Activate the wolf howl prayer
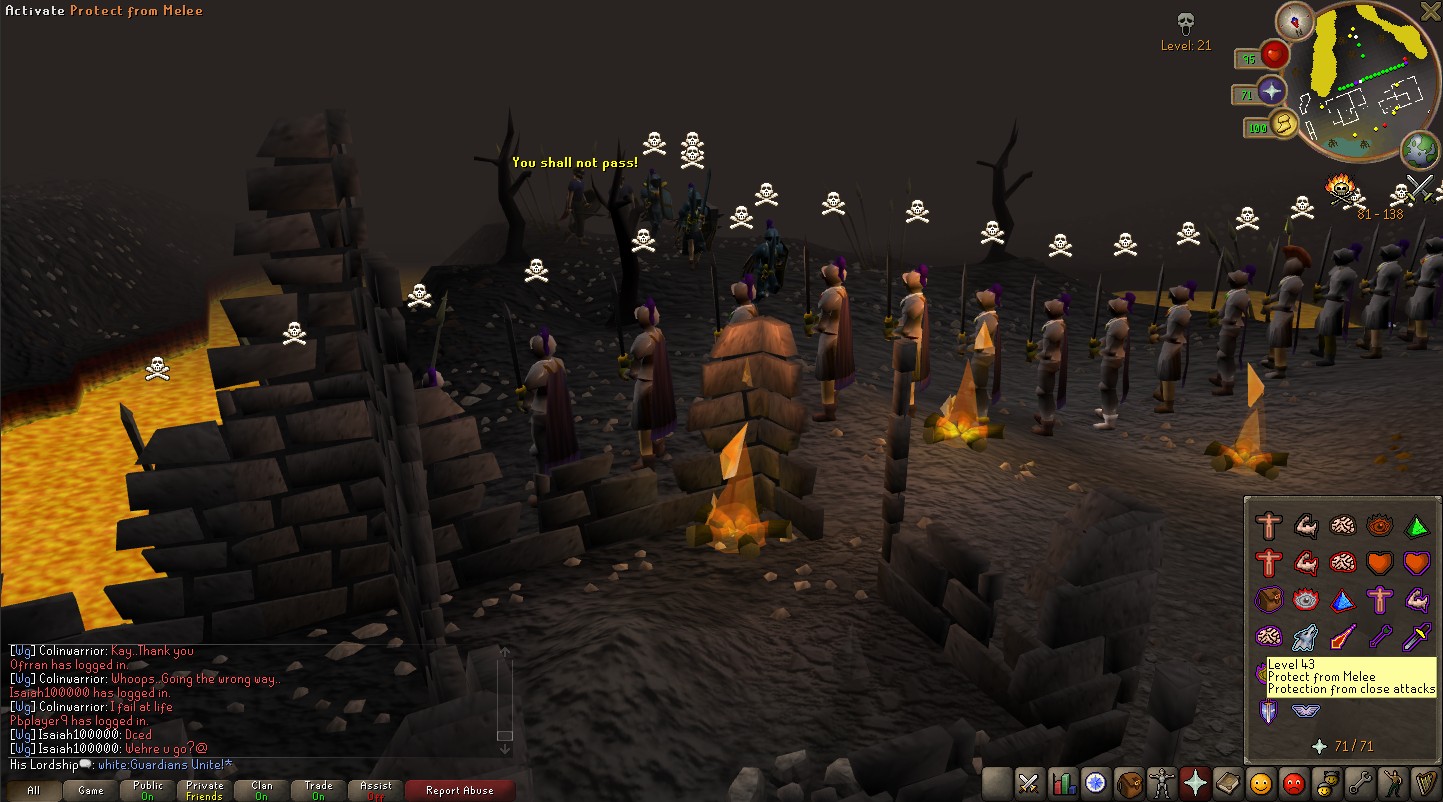This screenshot has width=1443, height=802. coord(1306,637)
